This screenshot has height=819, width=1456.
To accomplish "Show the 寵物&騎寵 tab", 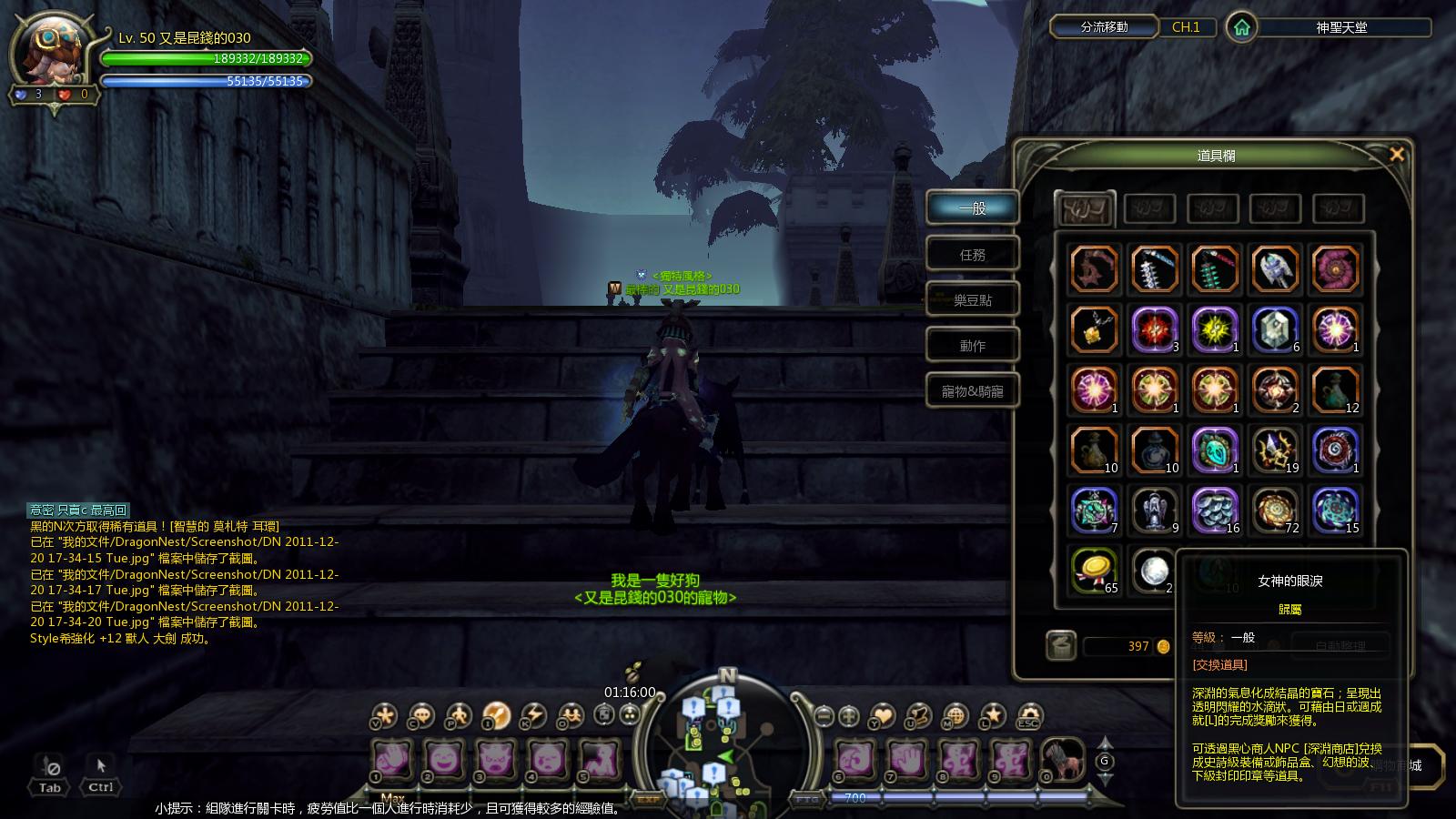I will coord(972,391).
